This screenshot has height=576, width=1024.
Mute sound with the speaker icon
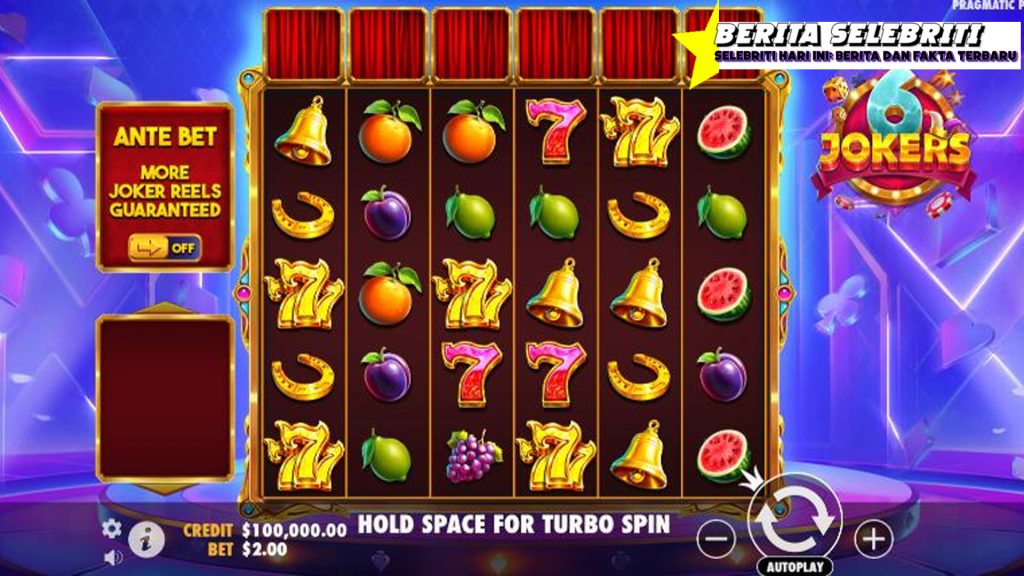click(x=112, y=556)
